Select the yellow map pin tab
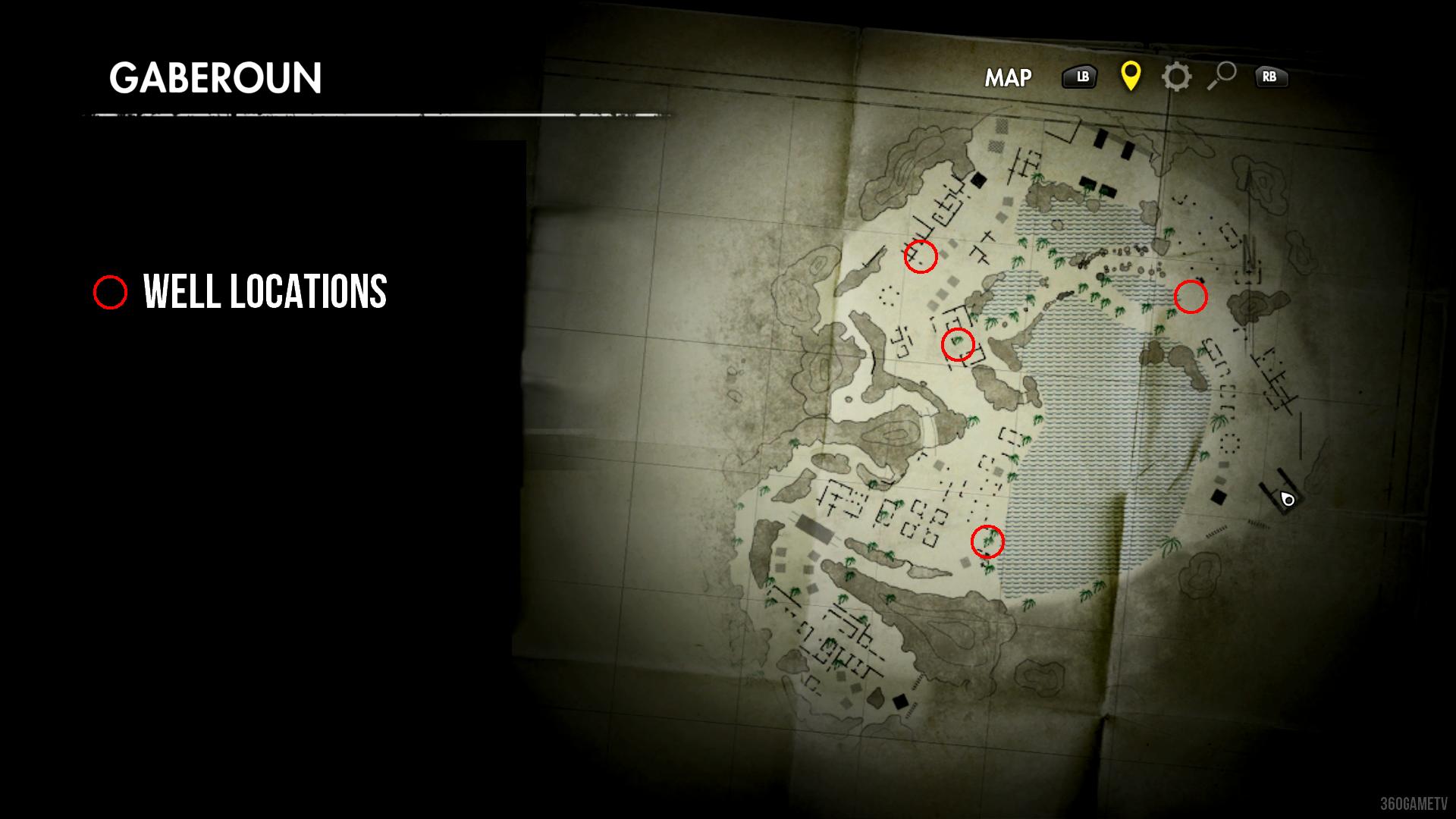1456x819 pixels. pyautogui.click(x=1130, y=76)
